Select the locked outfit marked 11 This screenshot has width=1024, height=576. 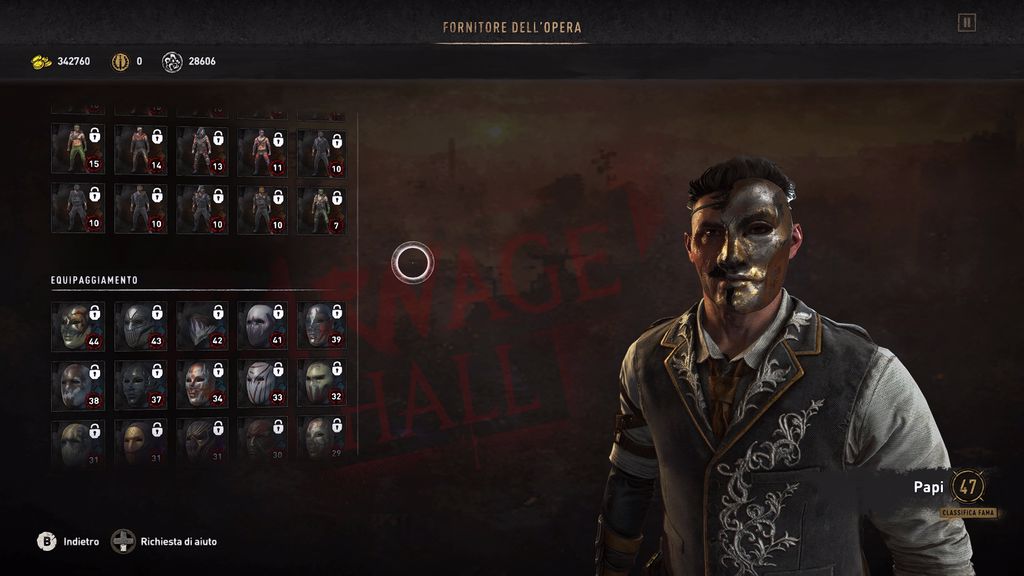click(262, 149)
